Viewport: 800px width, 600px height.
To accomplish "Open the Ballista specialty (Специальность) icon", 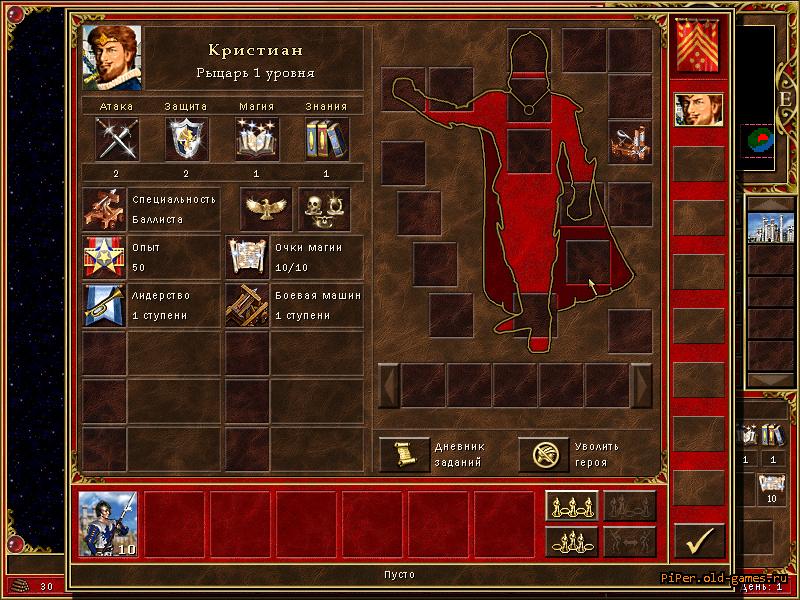I will tap(103, 209).
